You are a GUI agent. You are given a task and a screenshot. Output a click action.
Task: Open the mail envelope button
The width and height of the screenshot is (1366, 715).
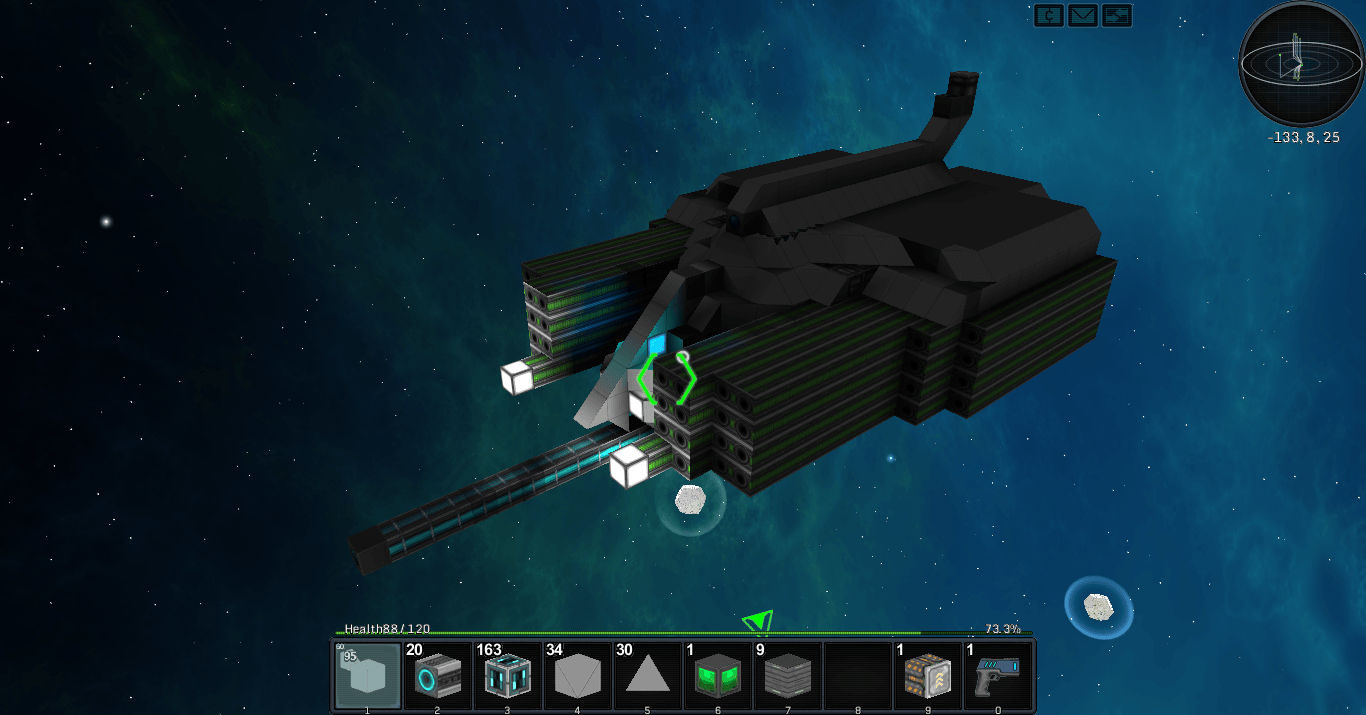1083,15
